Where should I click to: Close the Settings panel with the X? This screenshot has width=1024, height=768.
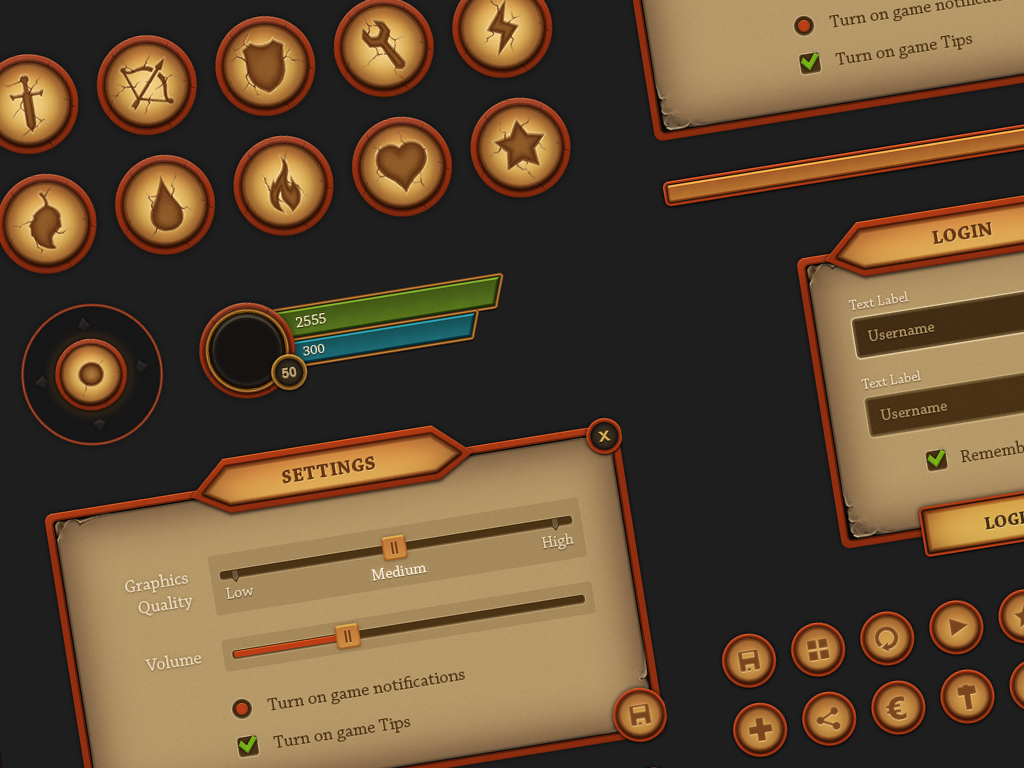[604, 436]
